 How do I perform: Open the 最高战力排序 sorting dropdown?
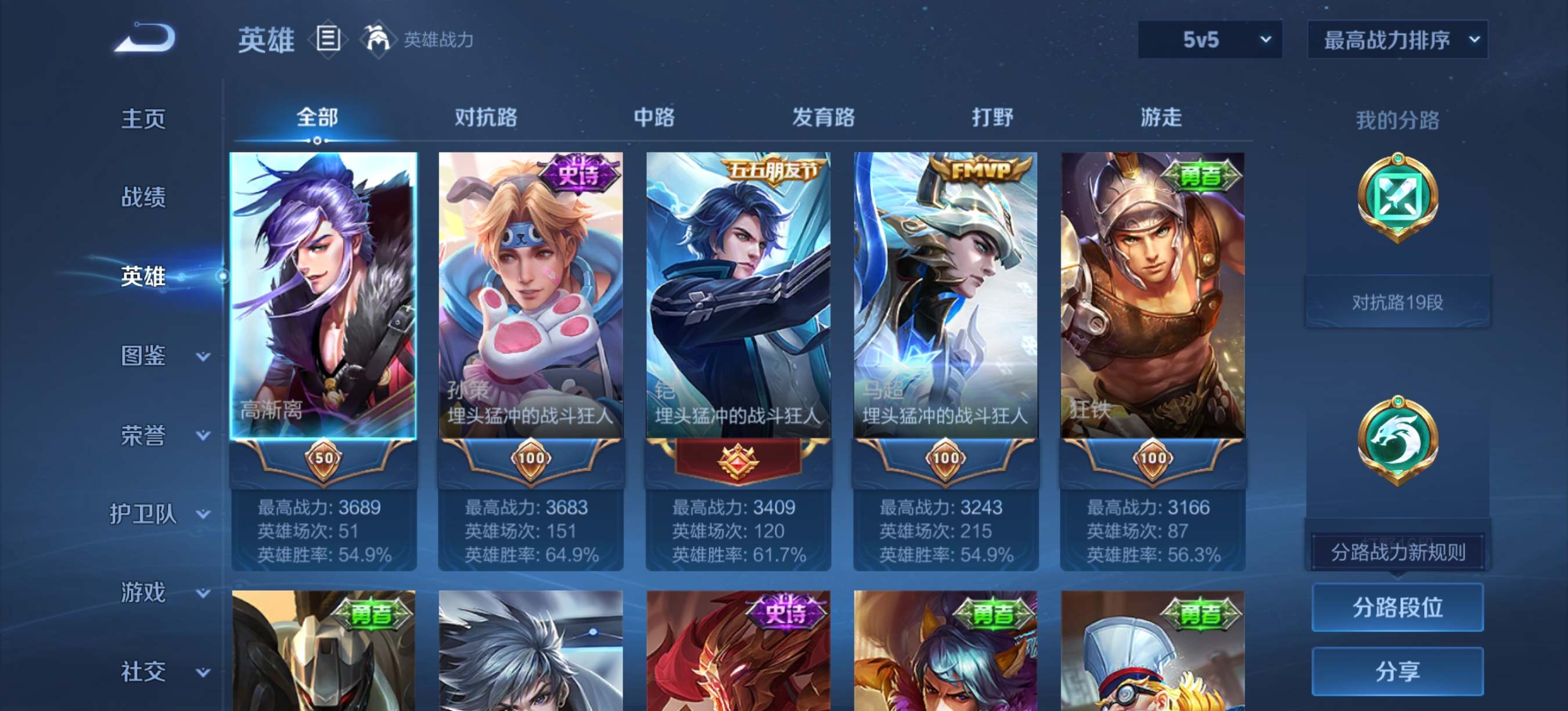click(1396, 39)
